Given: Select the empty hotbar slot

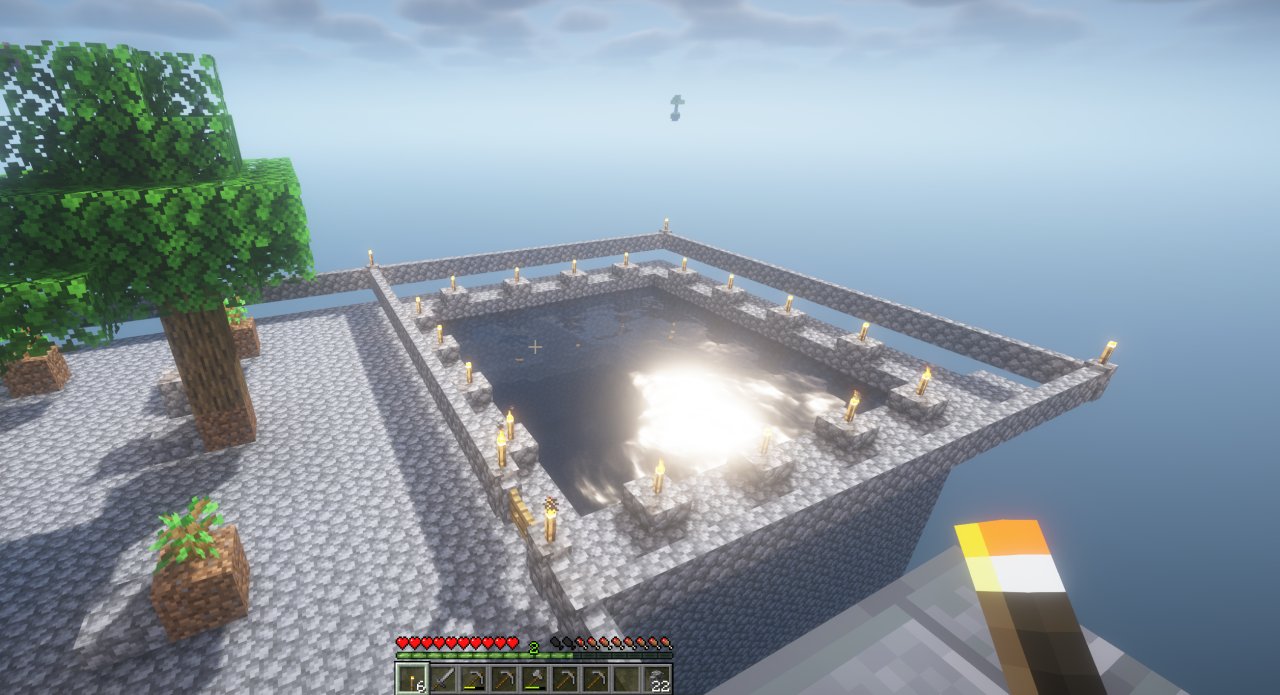Looking at the screenshot, I should point(626,680).
